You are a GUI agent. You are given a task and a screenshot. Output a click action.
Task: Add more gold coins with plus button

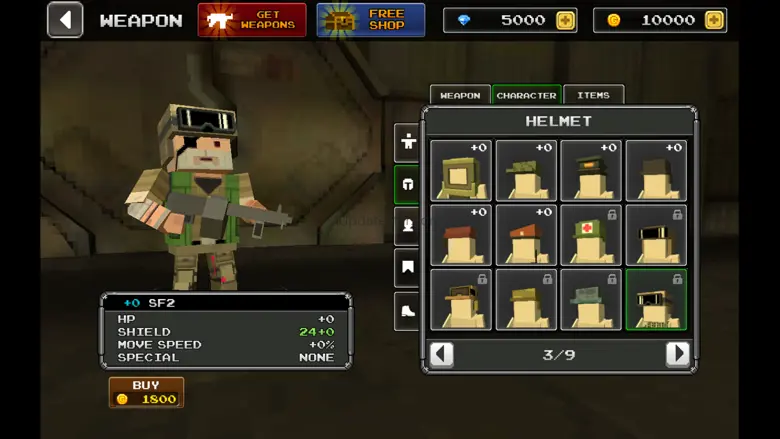point(713,20)
